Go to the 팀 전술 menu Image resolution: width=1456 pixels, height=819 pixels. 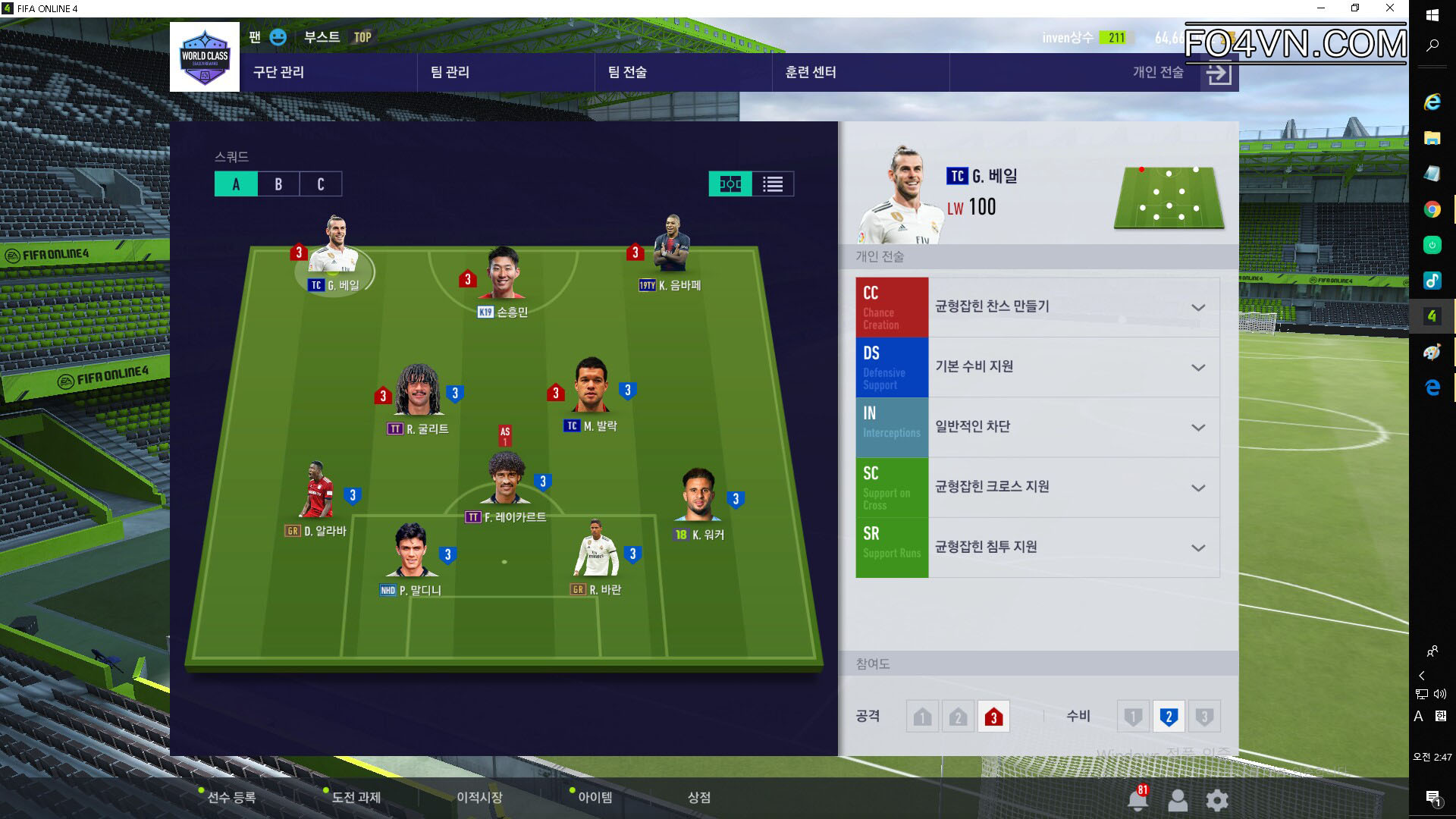627,72
